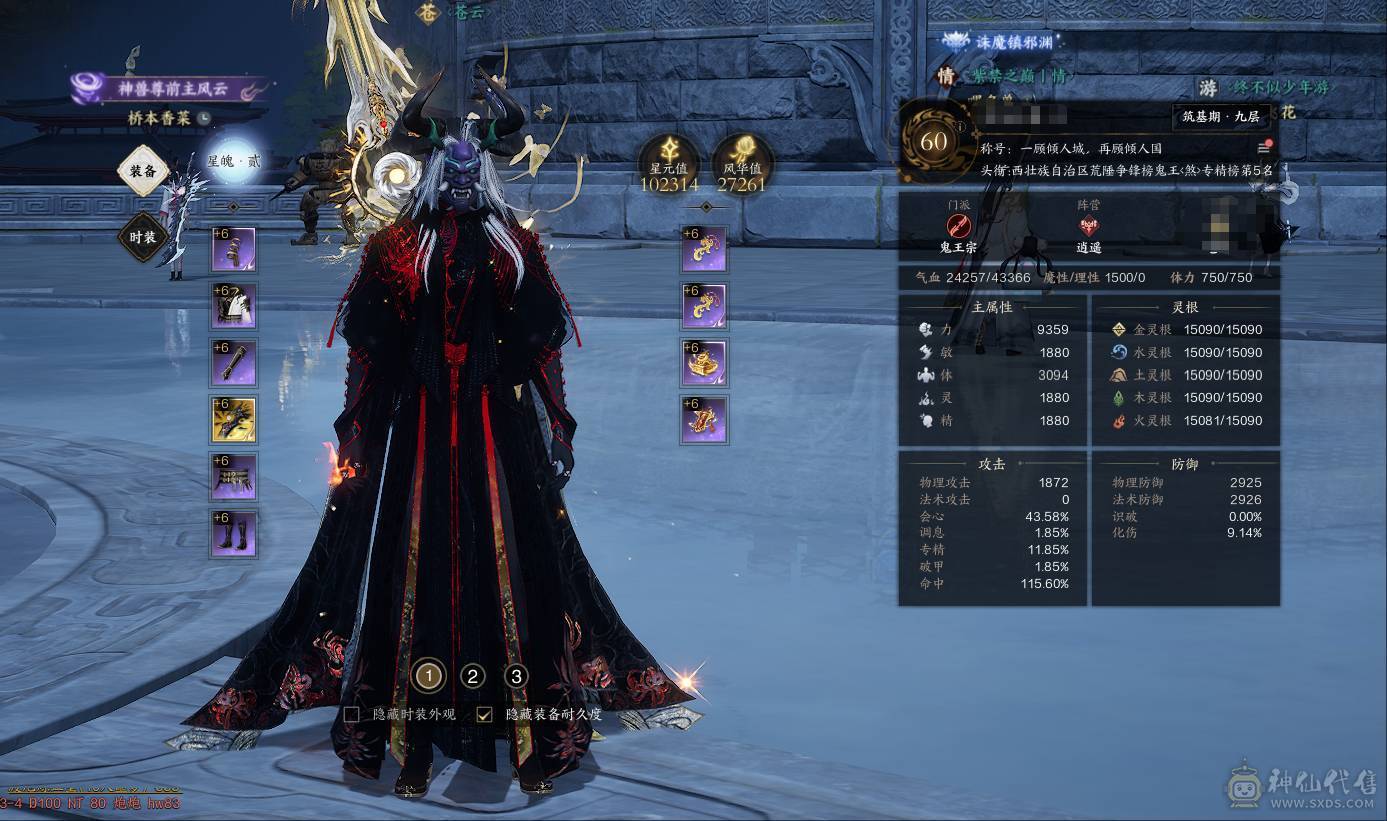Click the 风华值 lotus icon
Viewport: 1387px width, 821px height.
pyautogui.click(x=741, y=158)
